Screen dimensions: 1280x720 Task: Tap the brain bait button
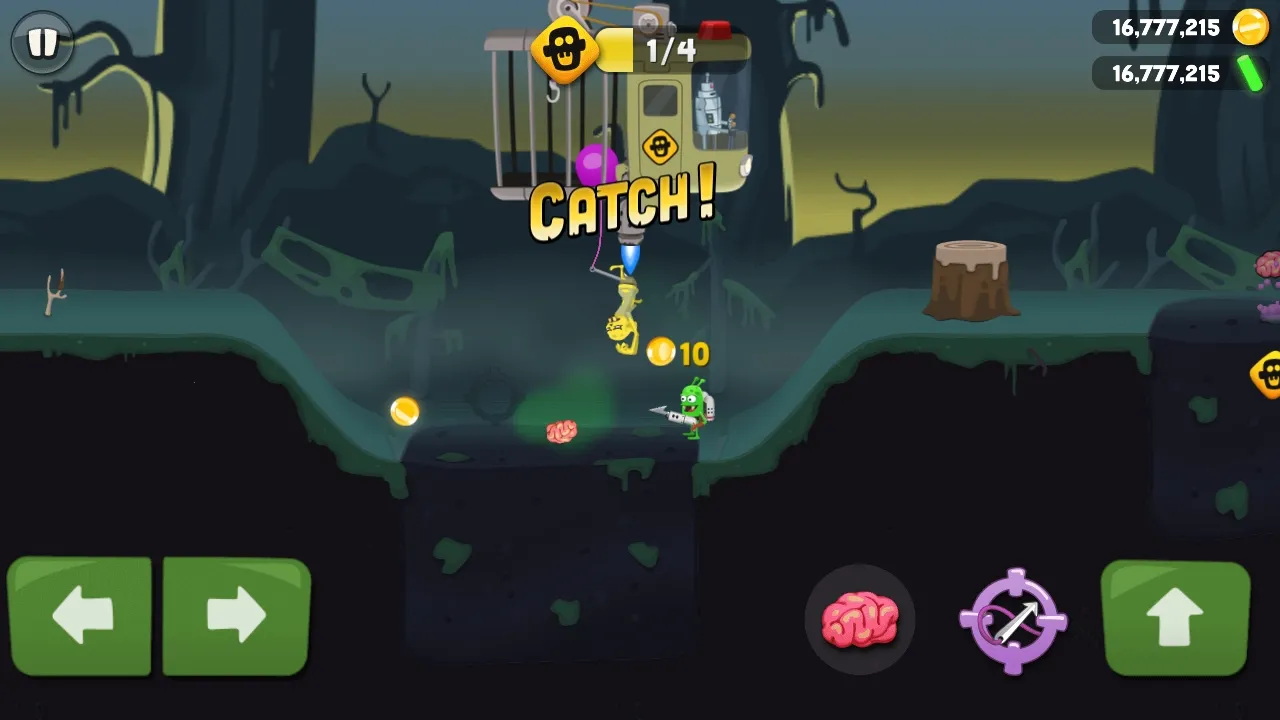[x=860, y=618]
